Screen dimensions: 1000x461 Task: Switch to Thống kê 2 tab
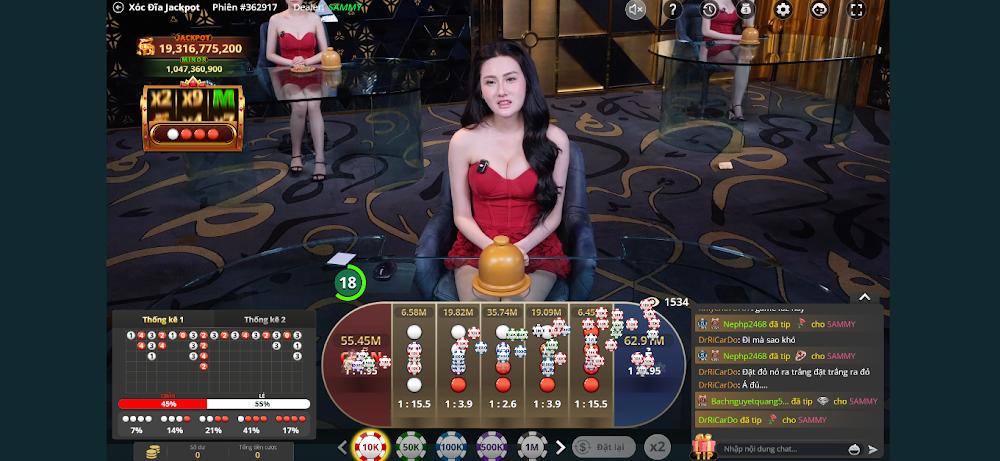click(264, 319)
